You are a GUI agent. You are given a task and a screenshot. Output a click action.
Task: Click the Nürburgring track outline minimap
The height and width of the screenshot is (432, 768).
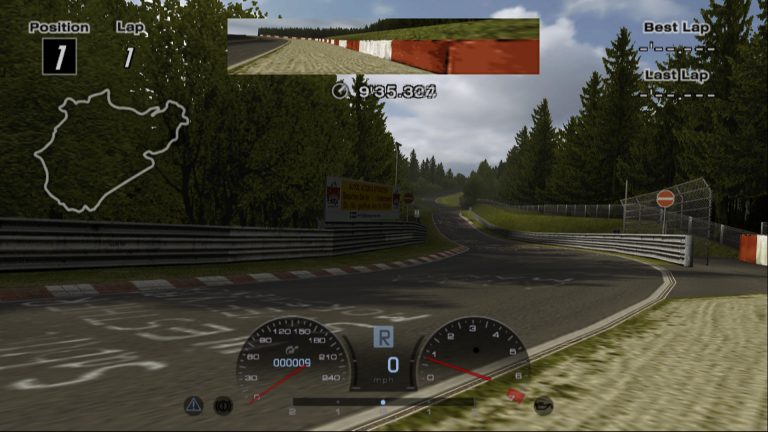pyautogui.click(x=110, y=150)
